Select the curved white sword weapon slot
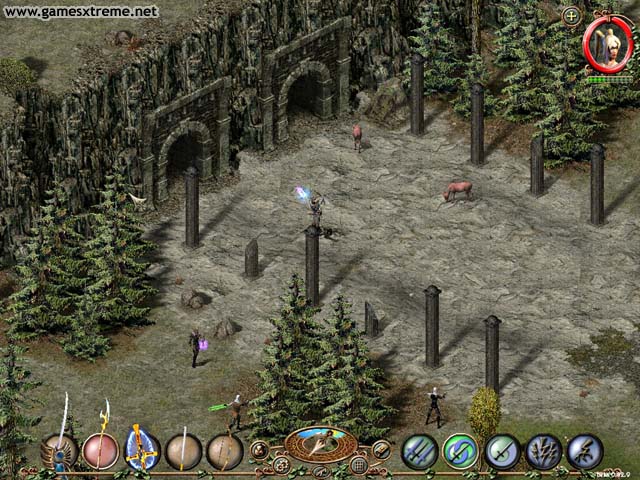Viewport: 640px width, 480px height. click(59, 450)
